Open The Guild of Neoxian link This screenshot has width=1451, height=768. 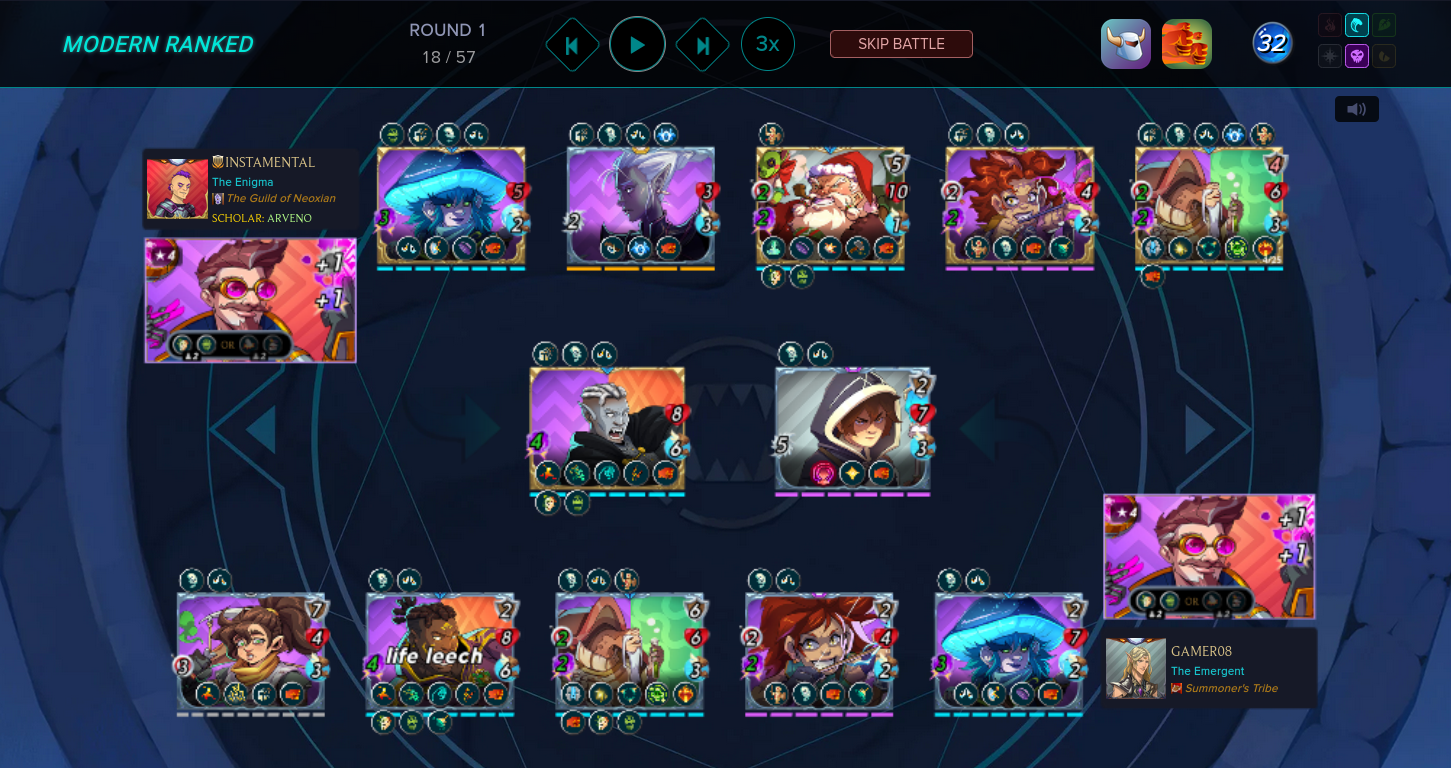point(280,198)
